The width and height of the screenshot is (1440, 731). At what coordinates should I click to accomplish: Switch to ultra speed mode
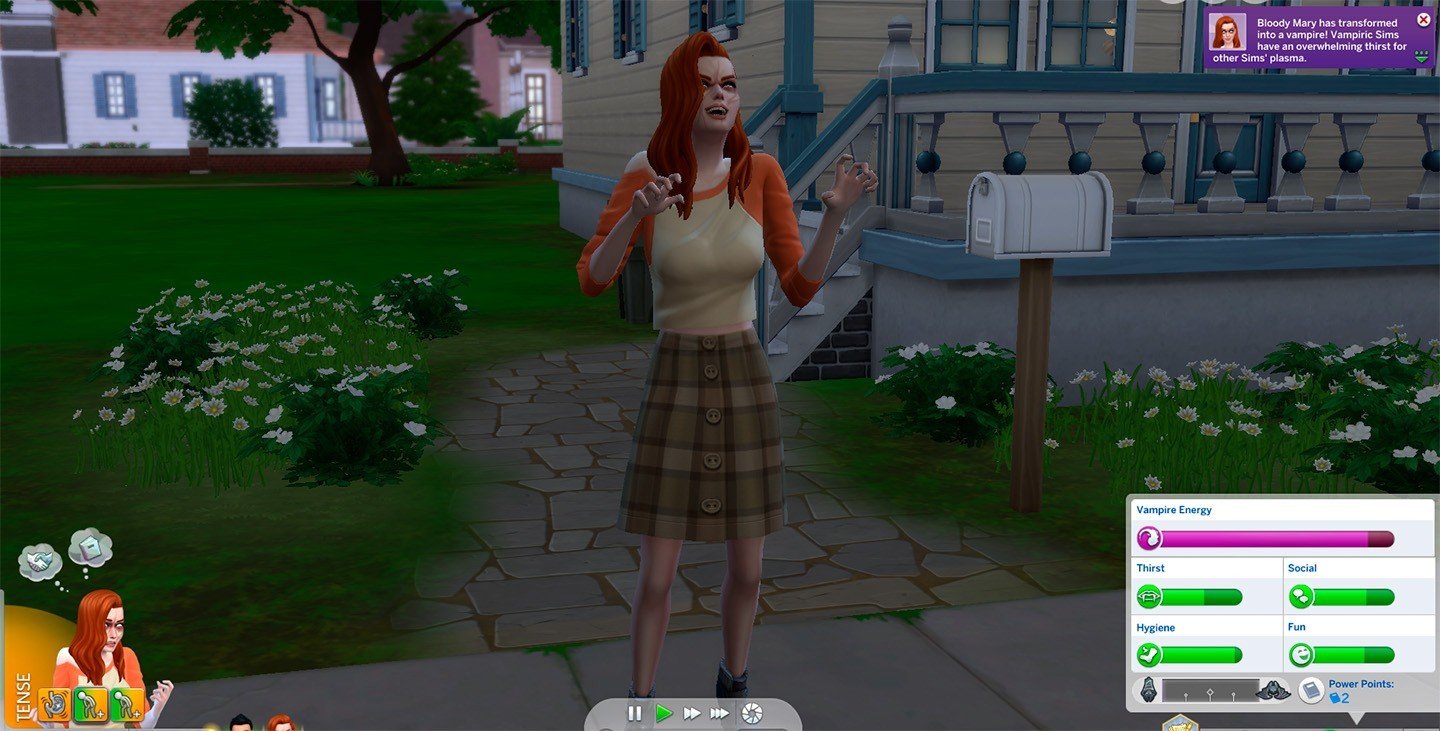click(720, 712)
